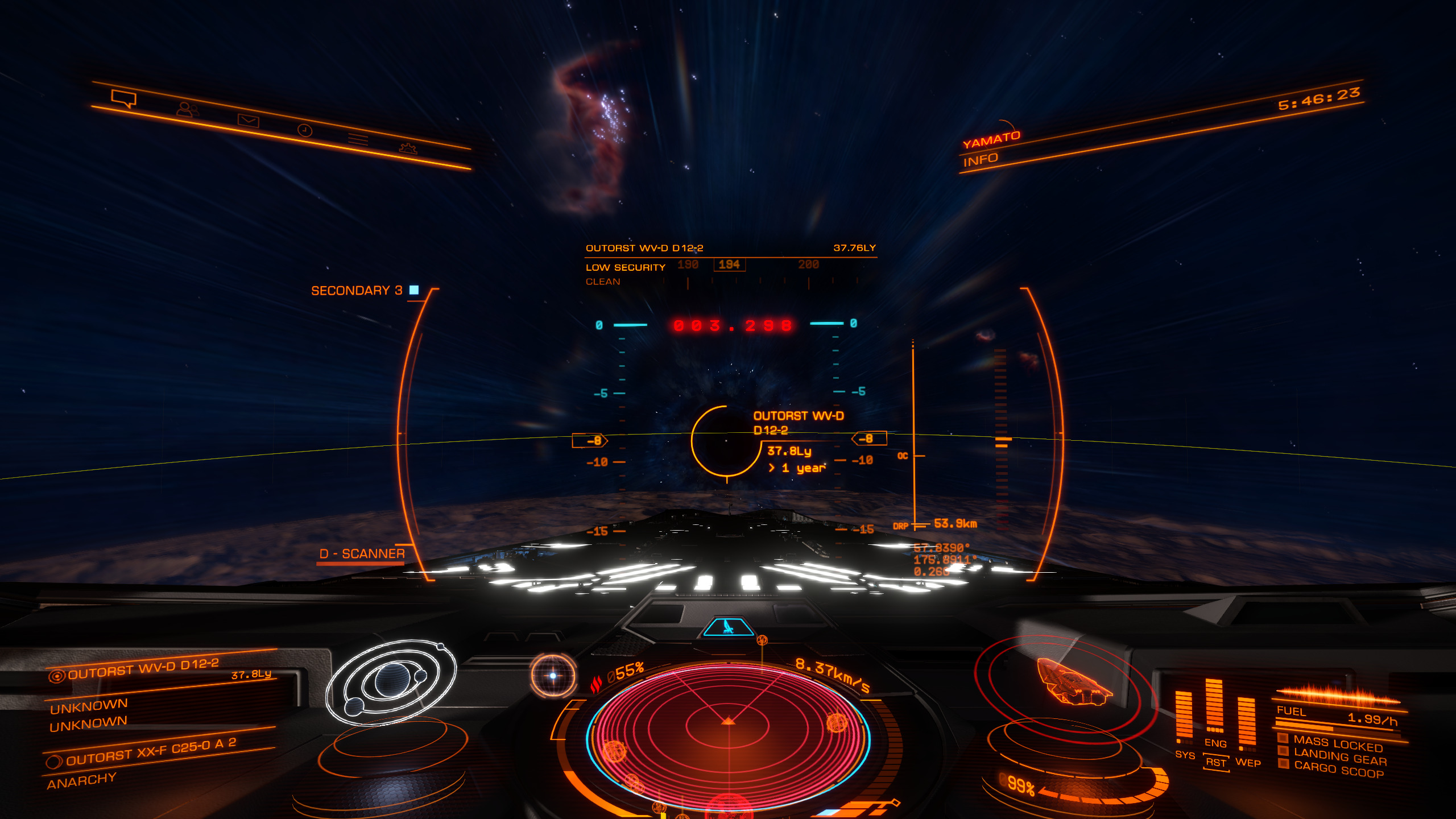
Task: Select the ENG power distributor bar
Action: [1214, 705]
